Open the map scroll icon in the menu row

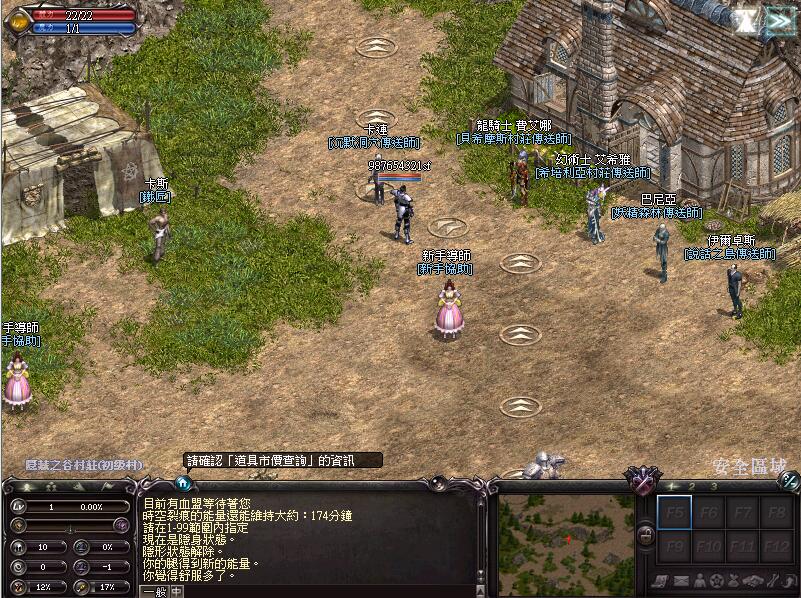click(x=661, y=581)
